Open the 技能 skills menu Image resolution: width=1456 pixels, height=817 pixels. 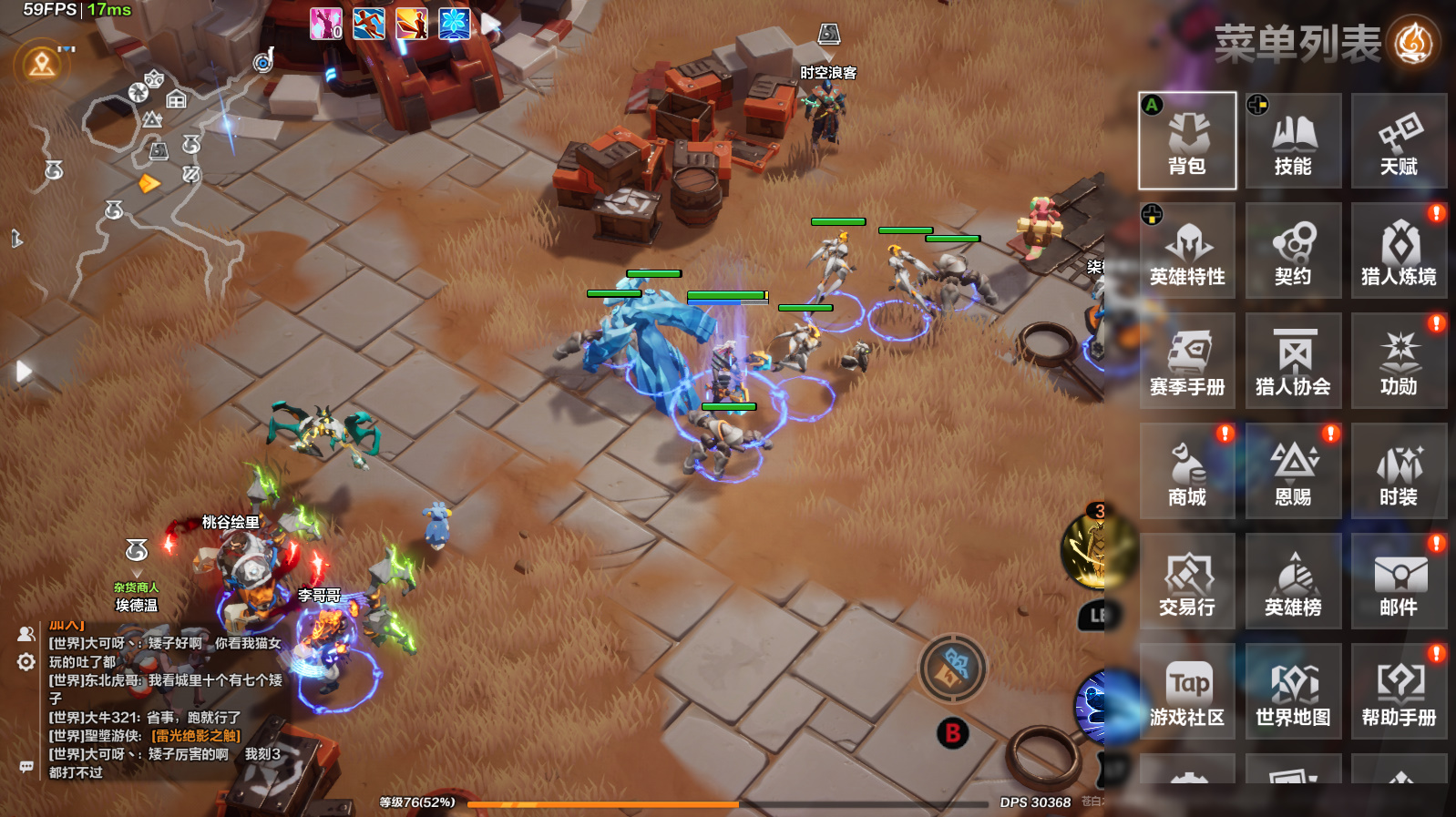[1293, 140]
